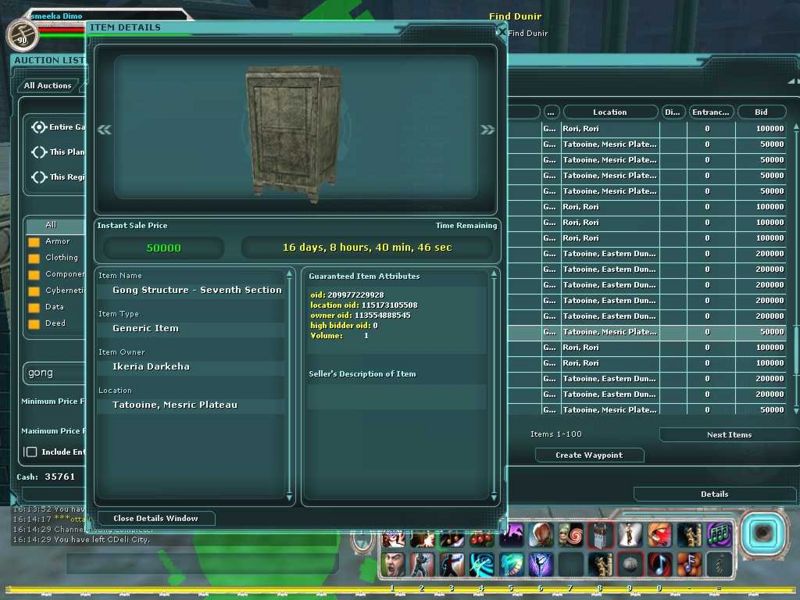The image size is (800, 600).
Task: Select the Entire Galaxy search range
Action: [x=39, y=127]
